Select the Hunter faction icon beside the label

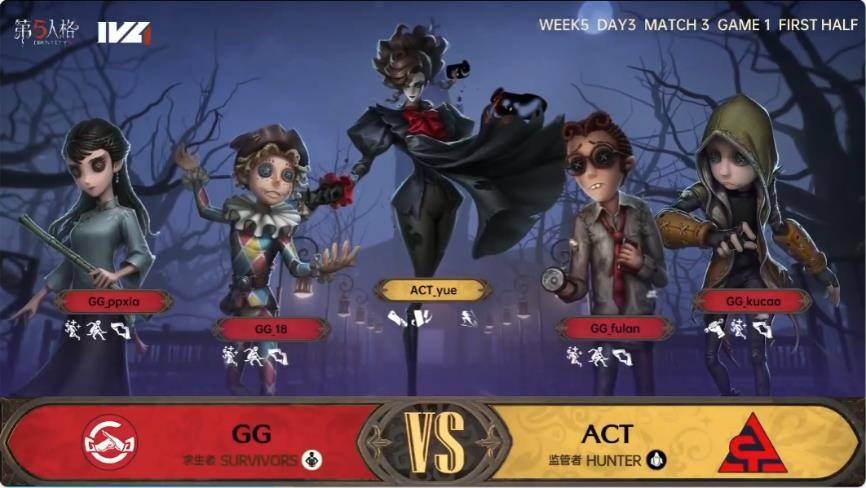coord(656,460)
